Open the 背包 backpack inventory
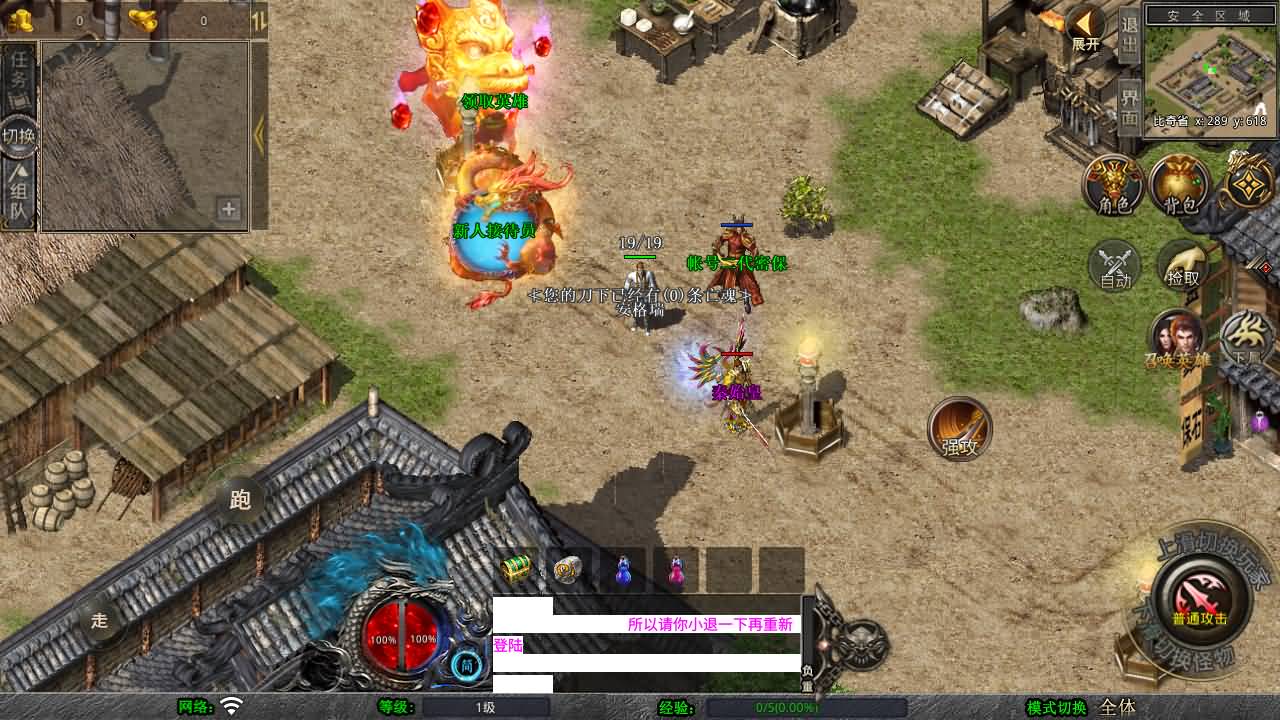The width and height of the screenshot is (1280, 720). click(1180, 186)
